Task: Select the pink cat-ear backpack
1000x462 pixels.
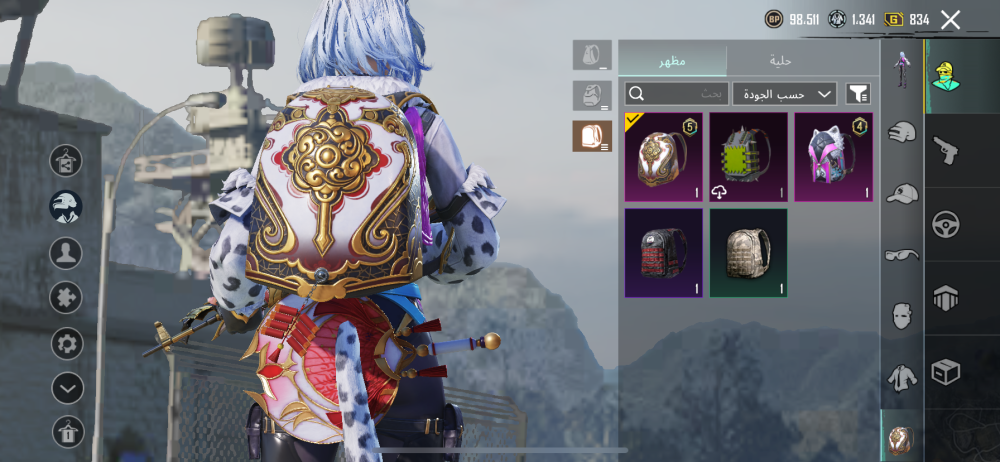Action: (x=833, y=157)
